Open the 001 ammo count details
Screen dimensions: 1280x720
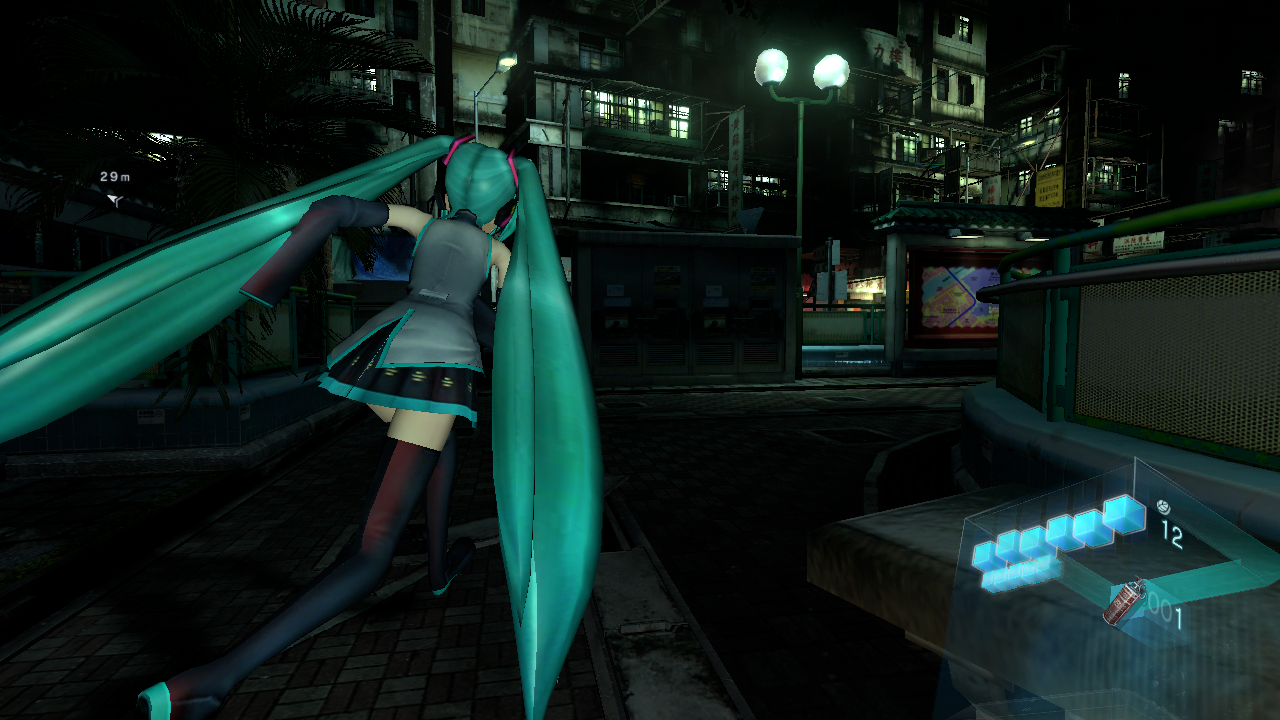(x=1168, y=608)
